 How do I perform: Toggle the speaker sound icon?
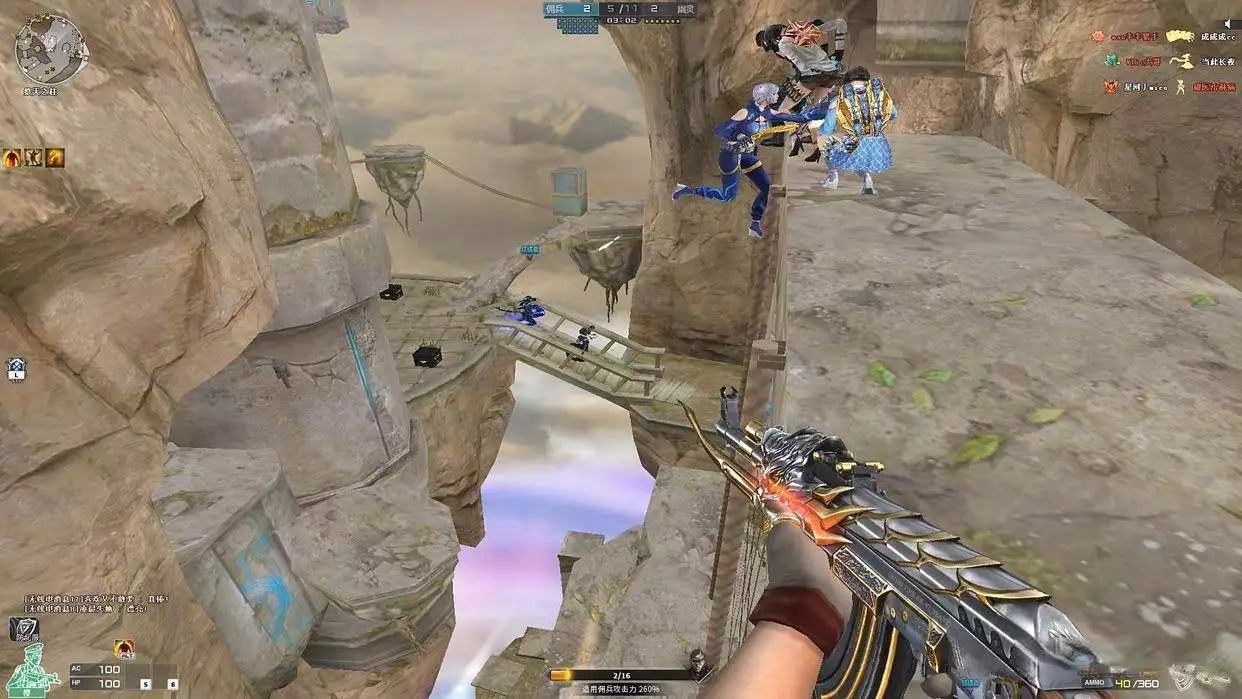(1229, 22)
